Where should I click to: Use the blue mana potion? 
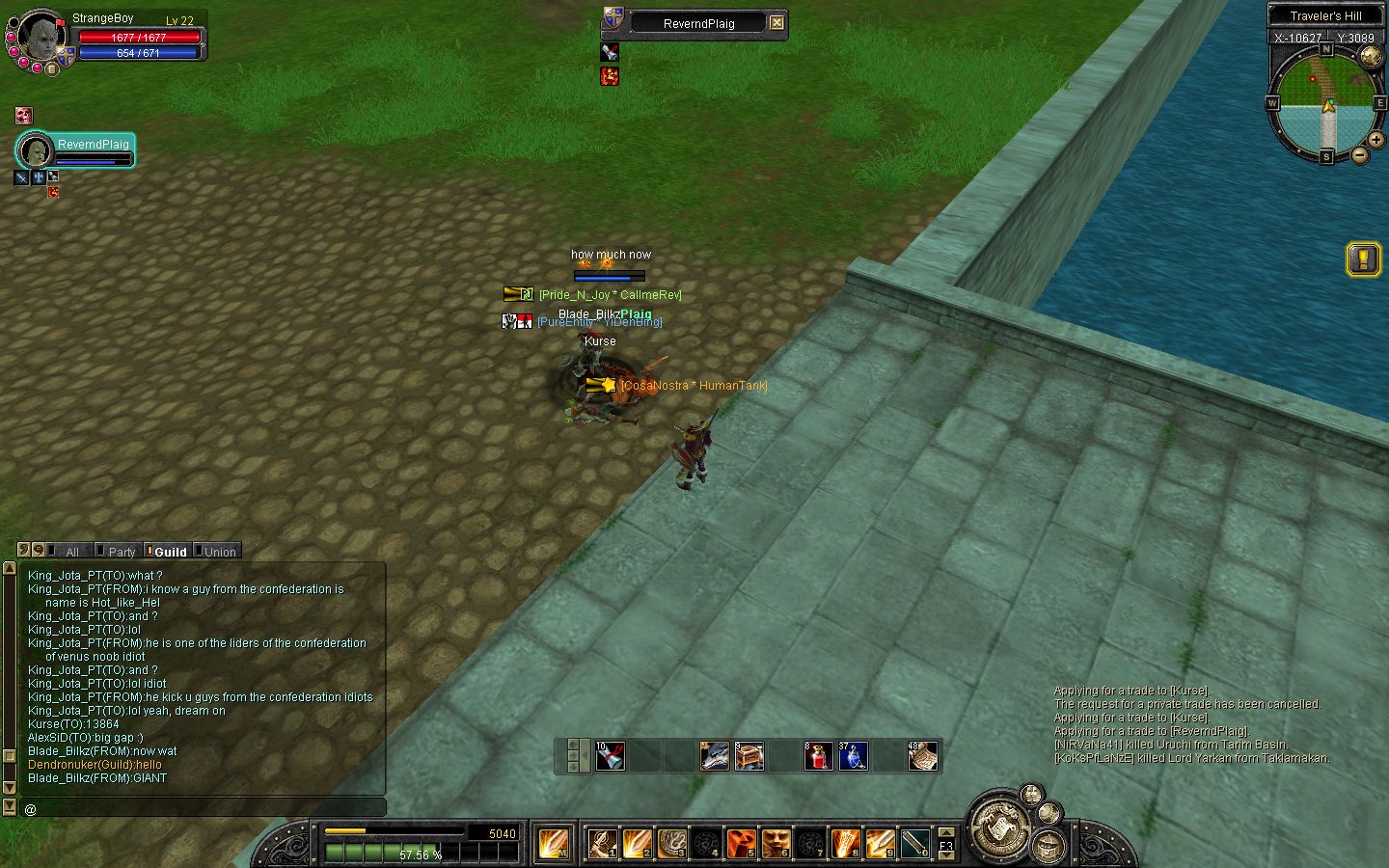tap(853, 756)
